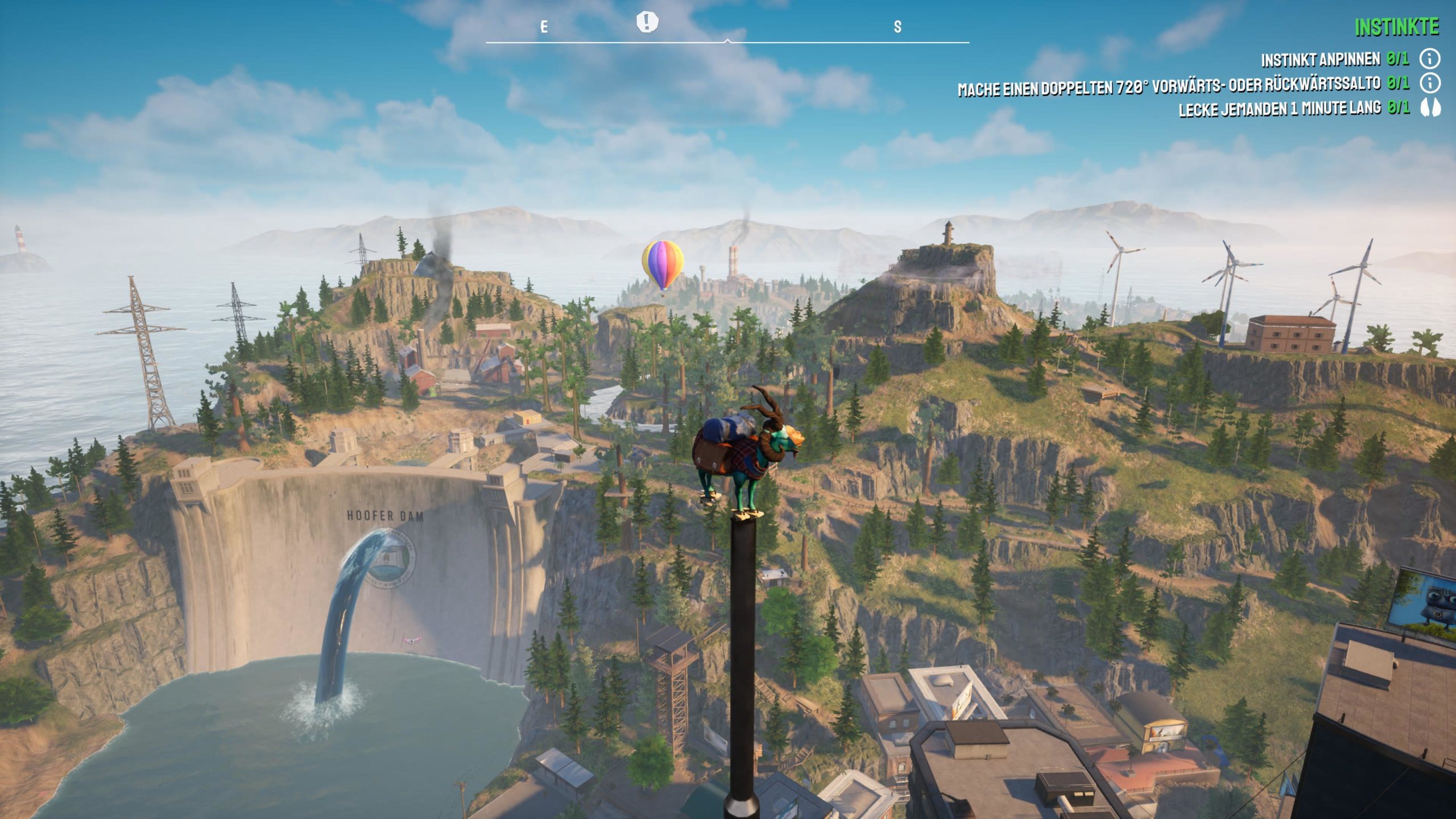Select the exclamation quest marker on compass
The height and width of the screenshot is (819, 1456).
click(647, 22)
